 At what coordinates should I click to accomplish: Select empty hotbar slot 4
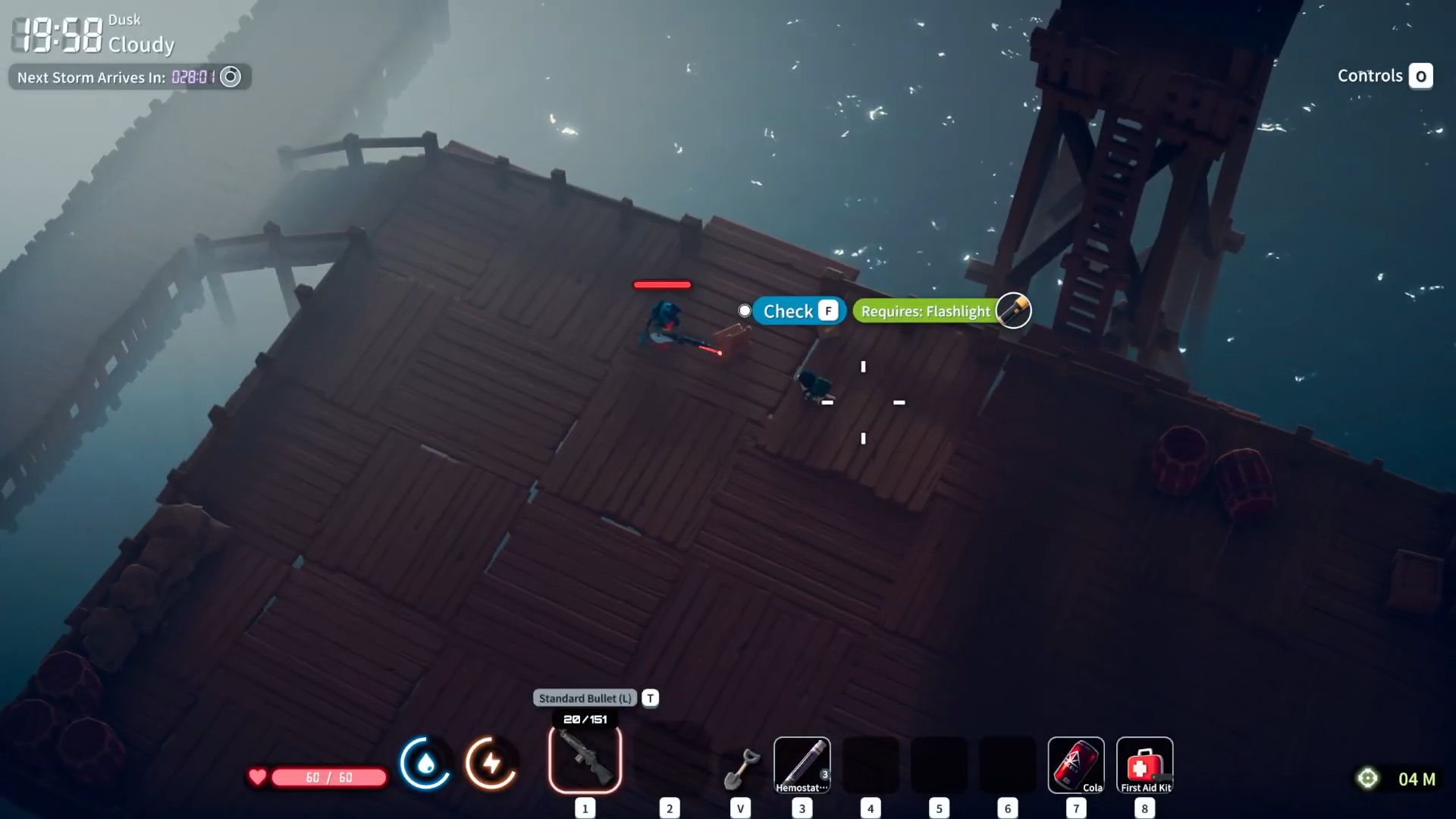click(869, 764)
